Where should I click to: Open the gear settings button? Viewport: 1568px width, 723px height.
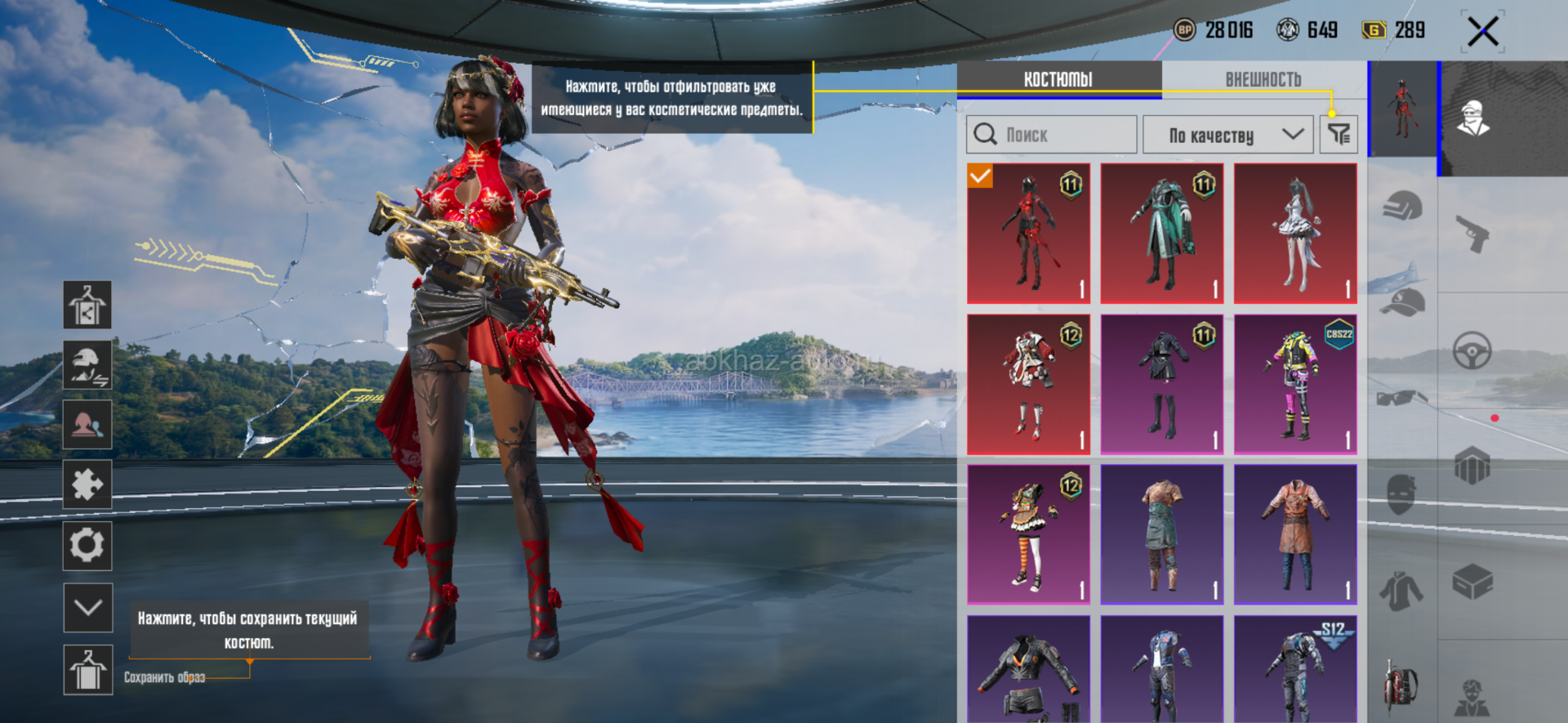87,546
